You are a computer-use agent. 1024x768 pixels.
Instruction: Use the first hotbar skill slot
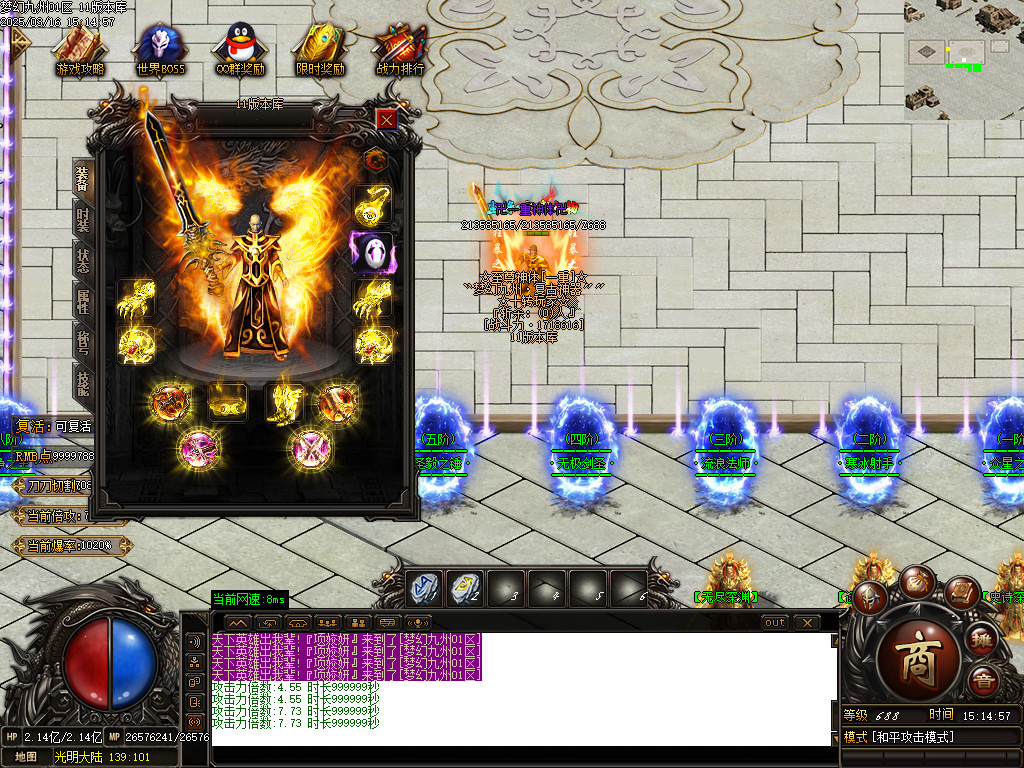coord(424,588)
